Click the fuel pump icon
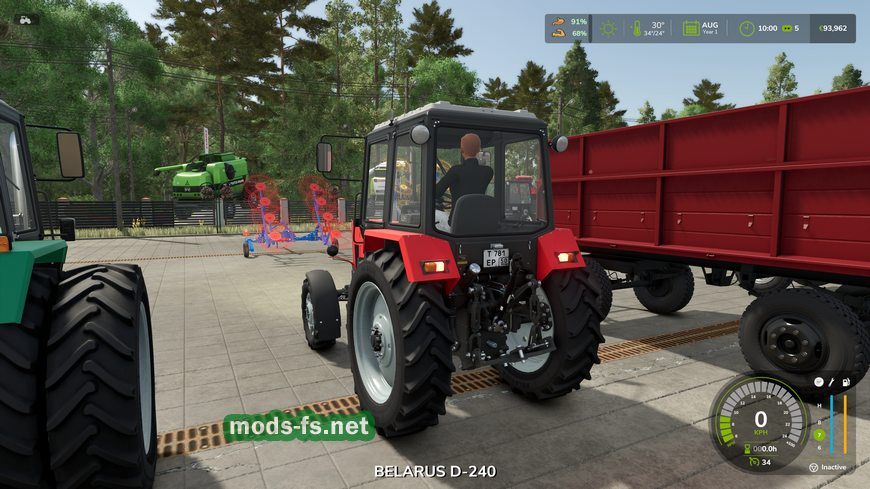 (846, 382)
